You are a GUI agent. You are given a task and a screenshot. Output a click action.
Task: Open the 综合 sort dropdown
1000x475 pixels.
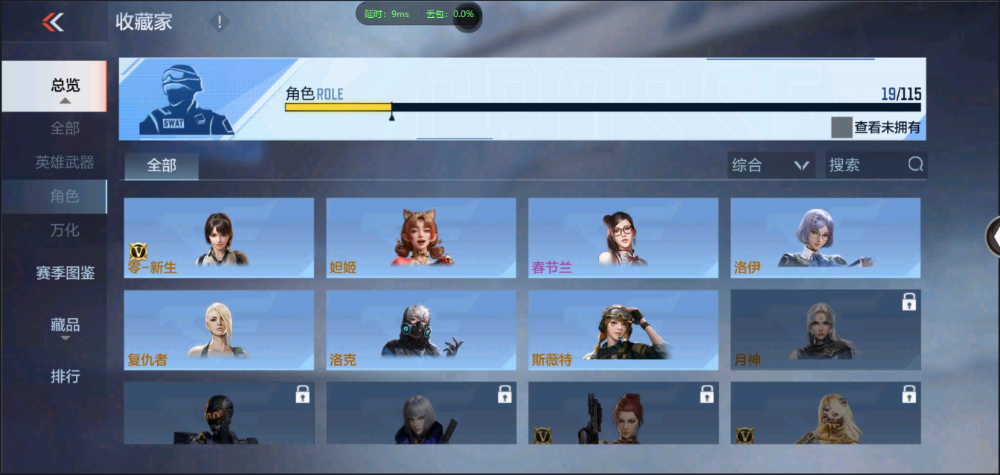coord(769,165)
